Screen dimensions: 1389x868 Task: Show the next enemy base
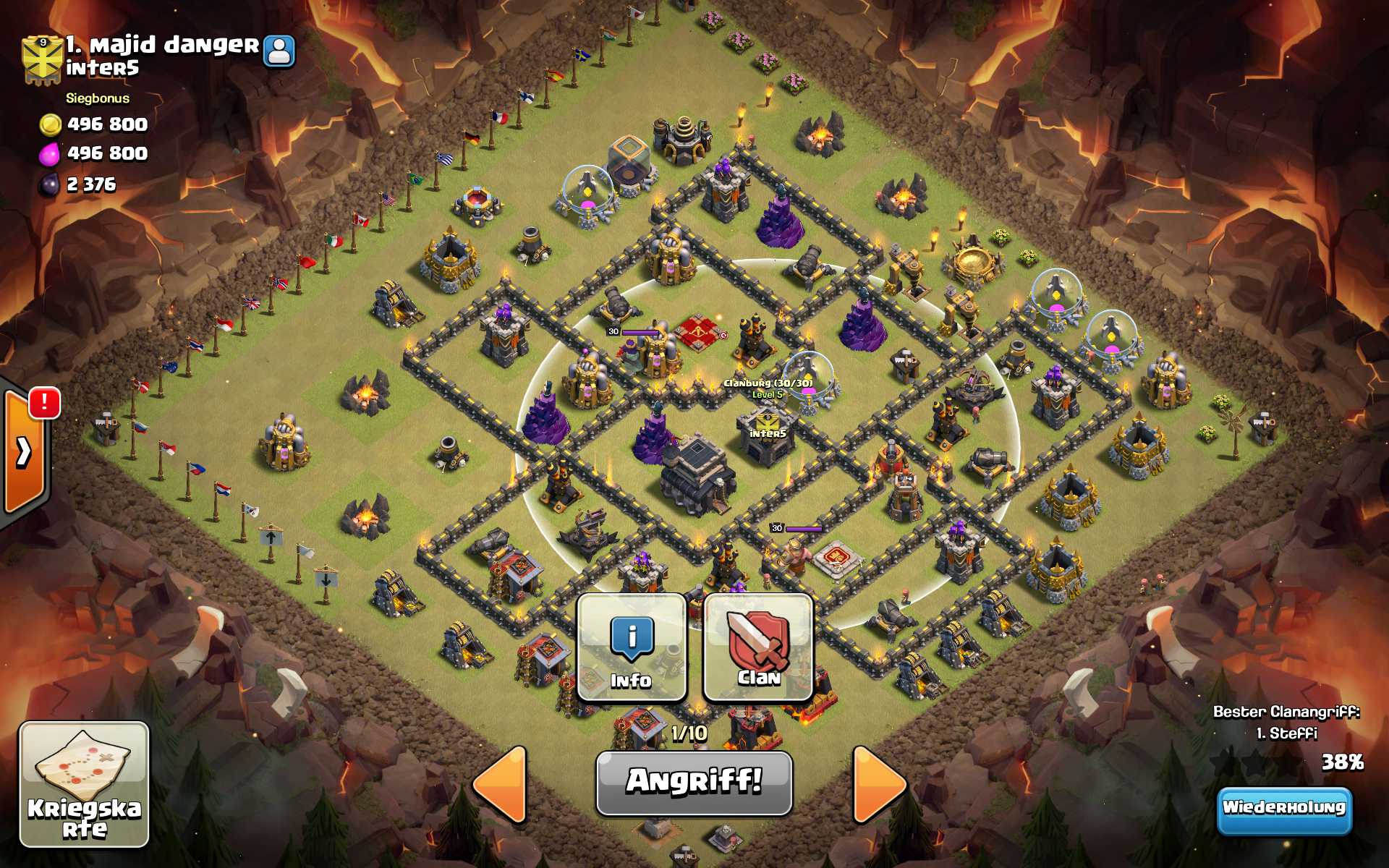tap(879, 784)
